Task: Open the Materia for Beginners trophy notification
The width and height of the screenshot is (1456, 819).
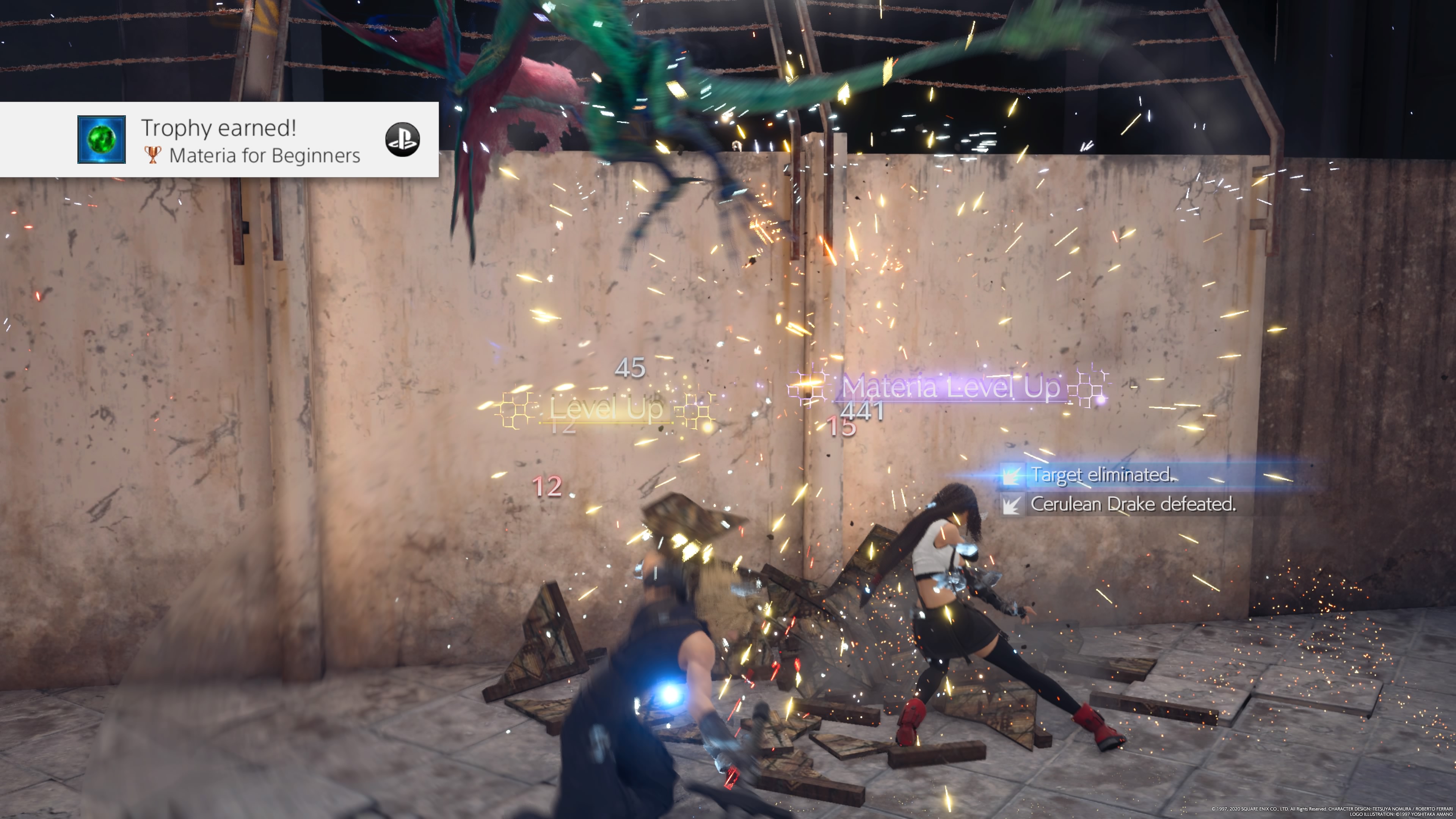Action: click(249, 141)
